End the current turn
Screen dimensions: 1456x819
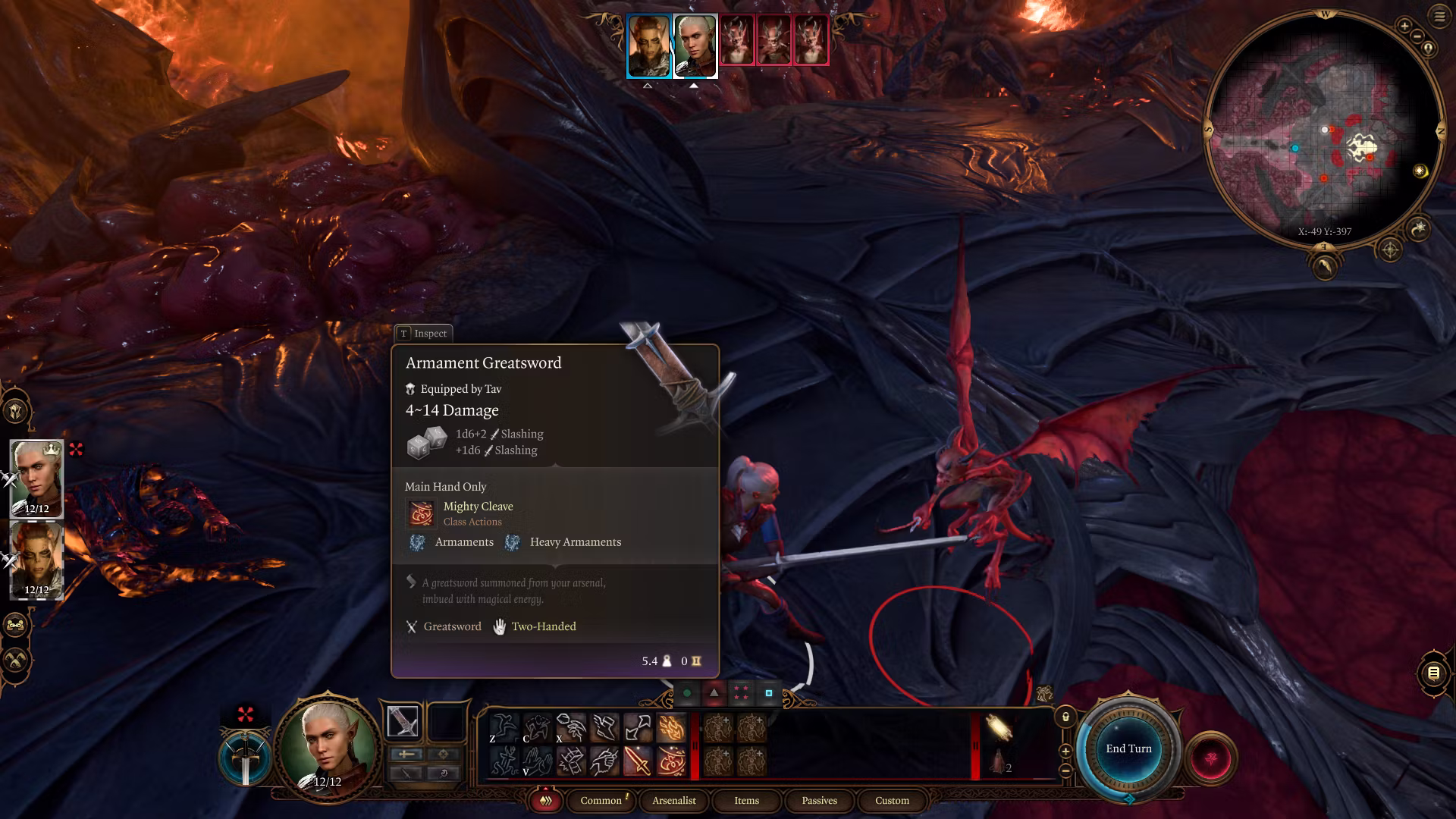1128,748
